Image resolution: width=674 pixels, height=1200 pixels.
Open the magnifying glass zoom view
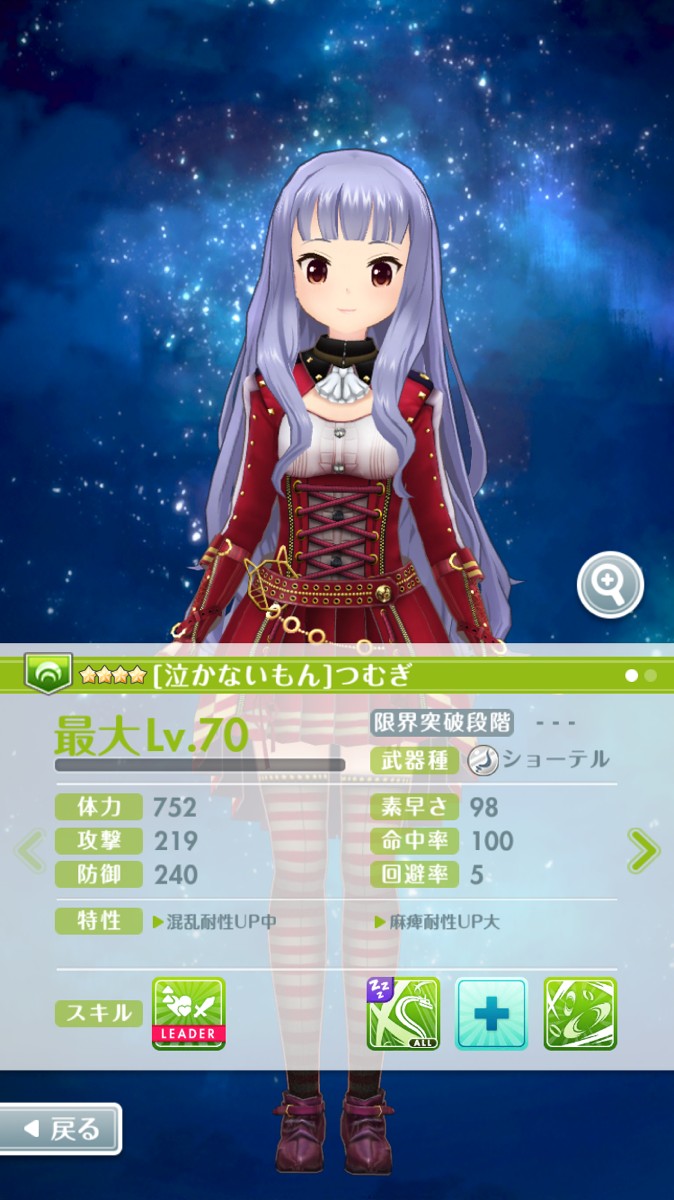click(x=610, y=585)
